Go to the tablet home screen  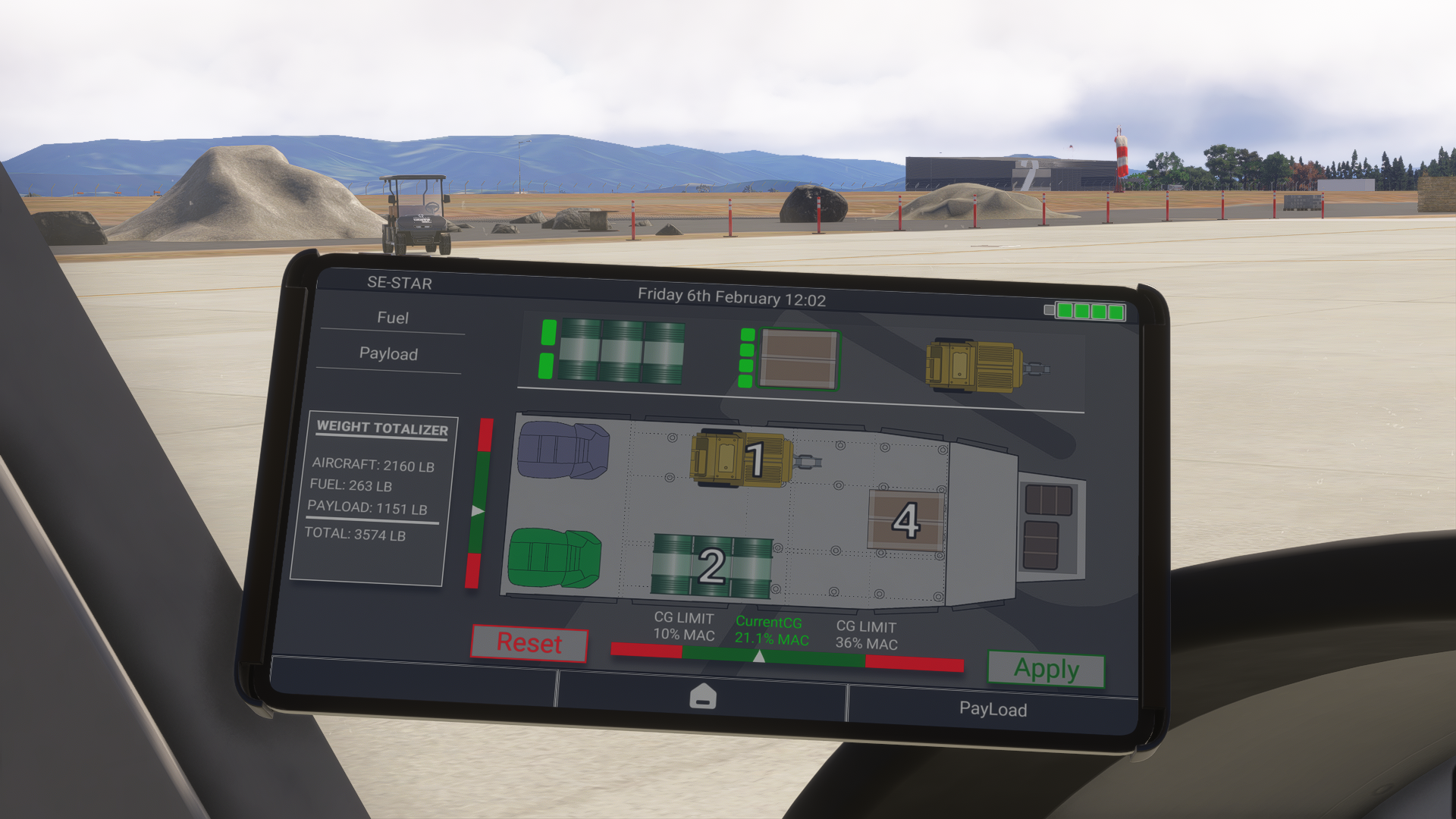pos(702,696)
